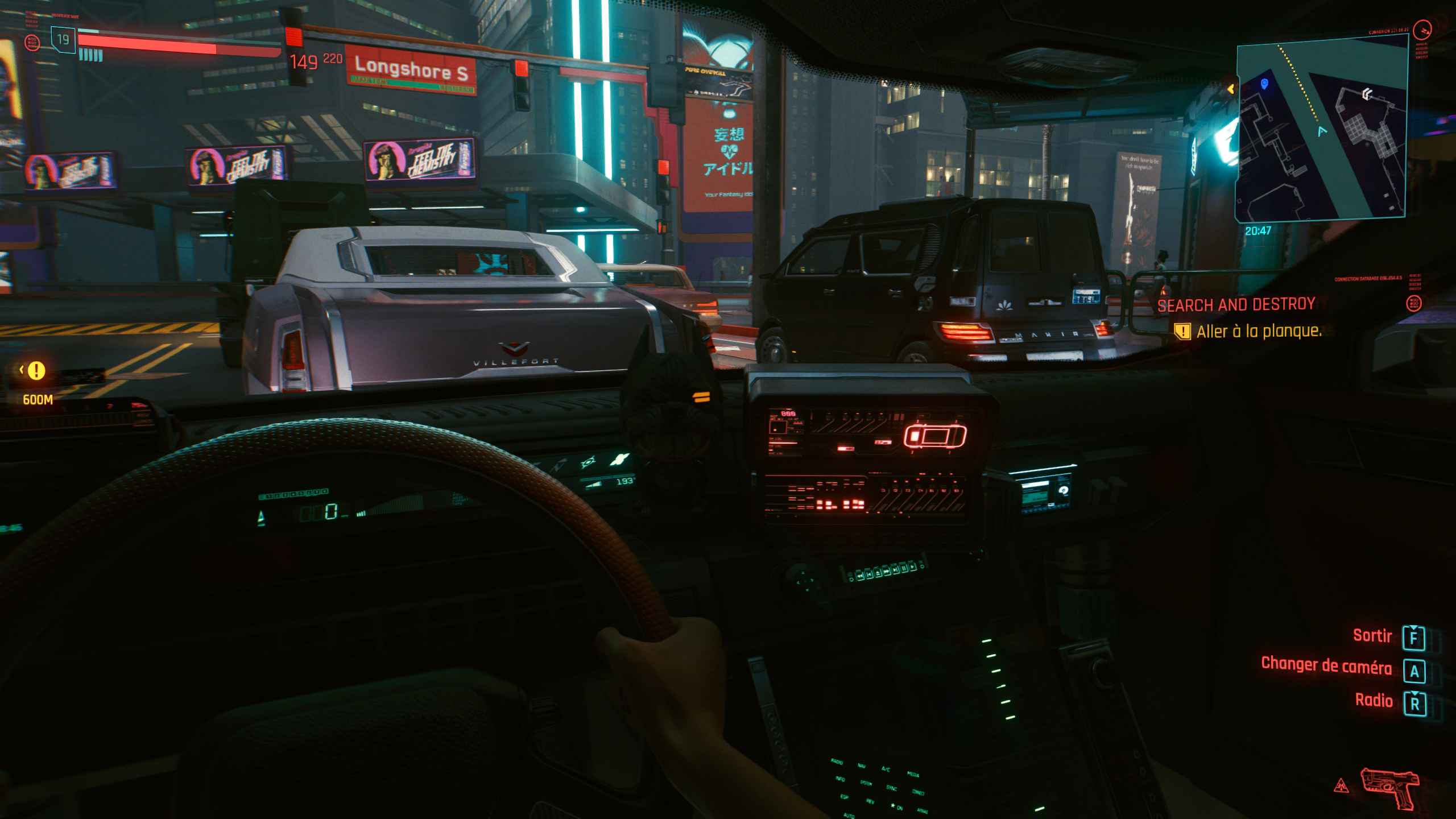Click the blue waypoint pin on the minimap

coord(1264,84)
